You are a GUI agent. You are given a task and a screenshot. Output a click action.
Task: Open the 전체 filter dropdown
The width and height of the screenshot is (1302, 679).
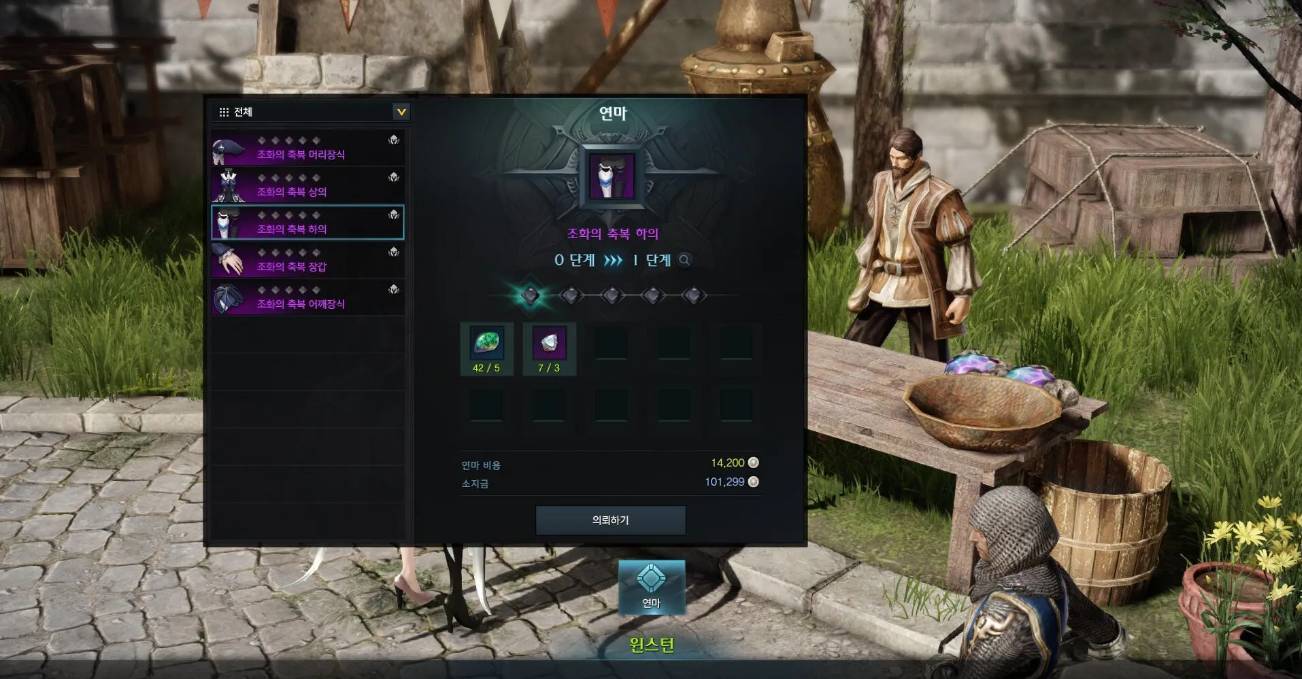pos(401,112)
